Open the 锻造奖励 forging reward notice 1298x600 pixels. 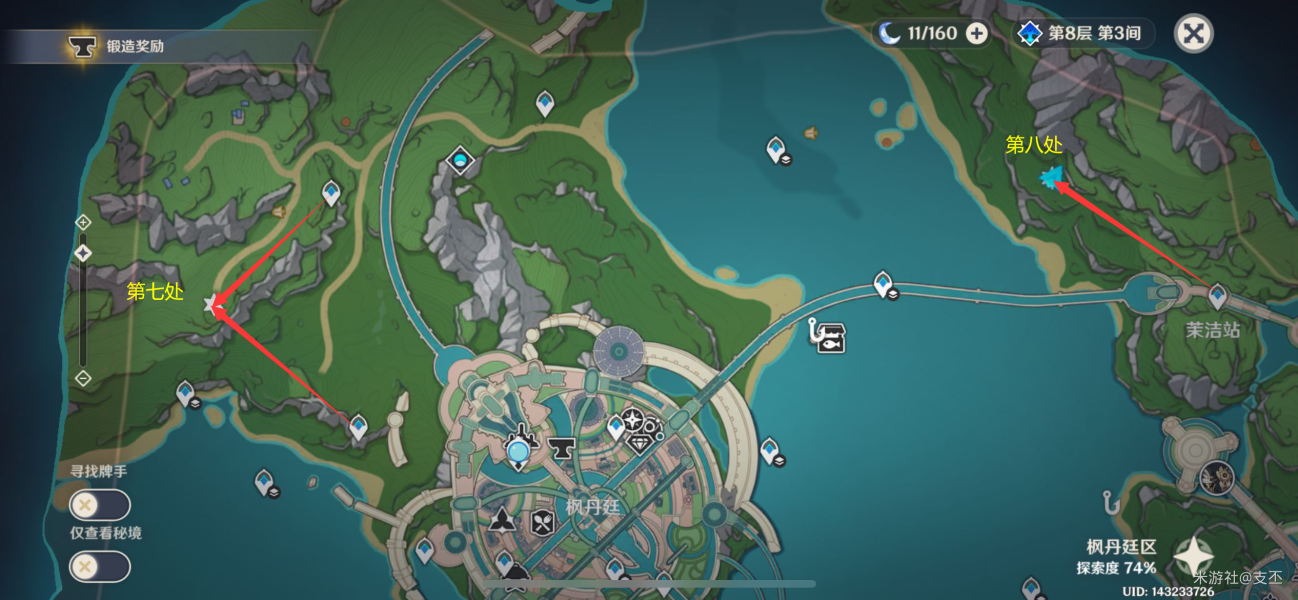coord(120,46)
